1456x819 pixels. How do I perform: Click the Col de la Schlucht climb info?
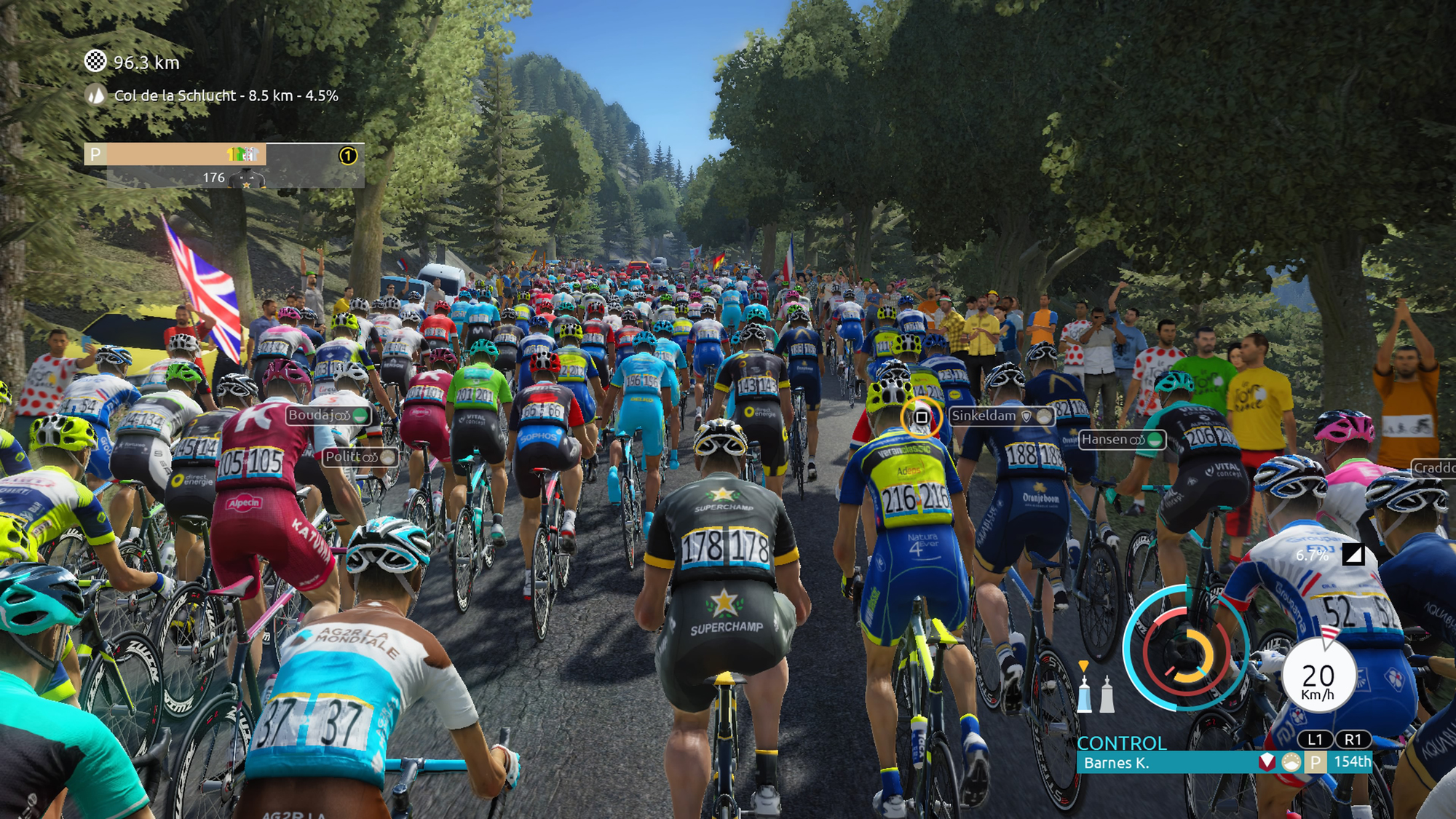[x=226, y=95]
